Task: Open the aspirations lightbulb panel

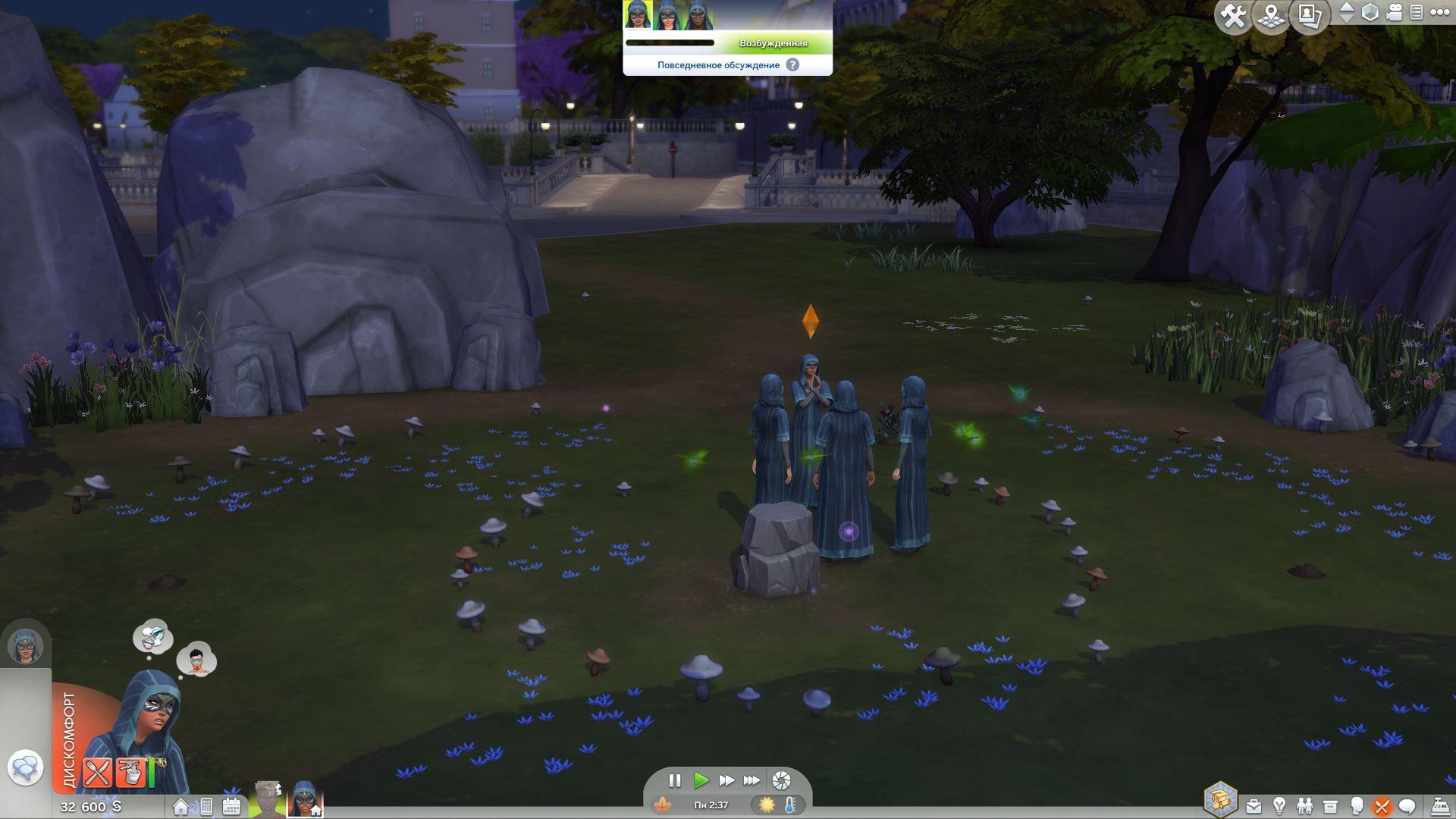Action: pos(1279,806)
